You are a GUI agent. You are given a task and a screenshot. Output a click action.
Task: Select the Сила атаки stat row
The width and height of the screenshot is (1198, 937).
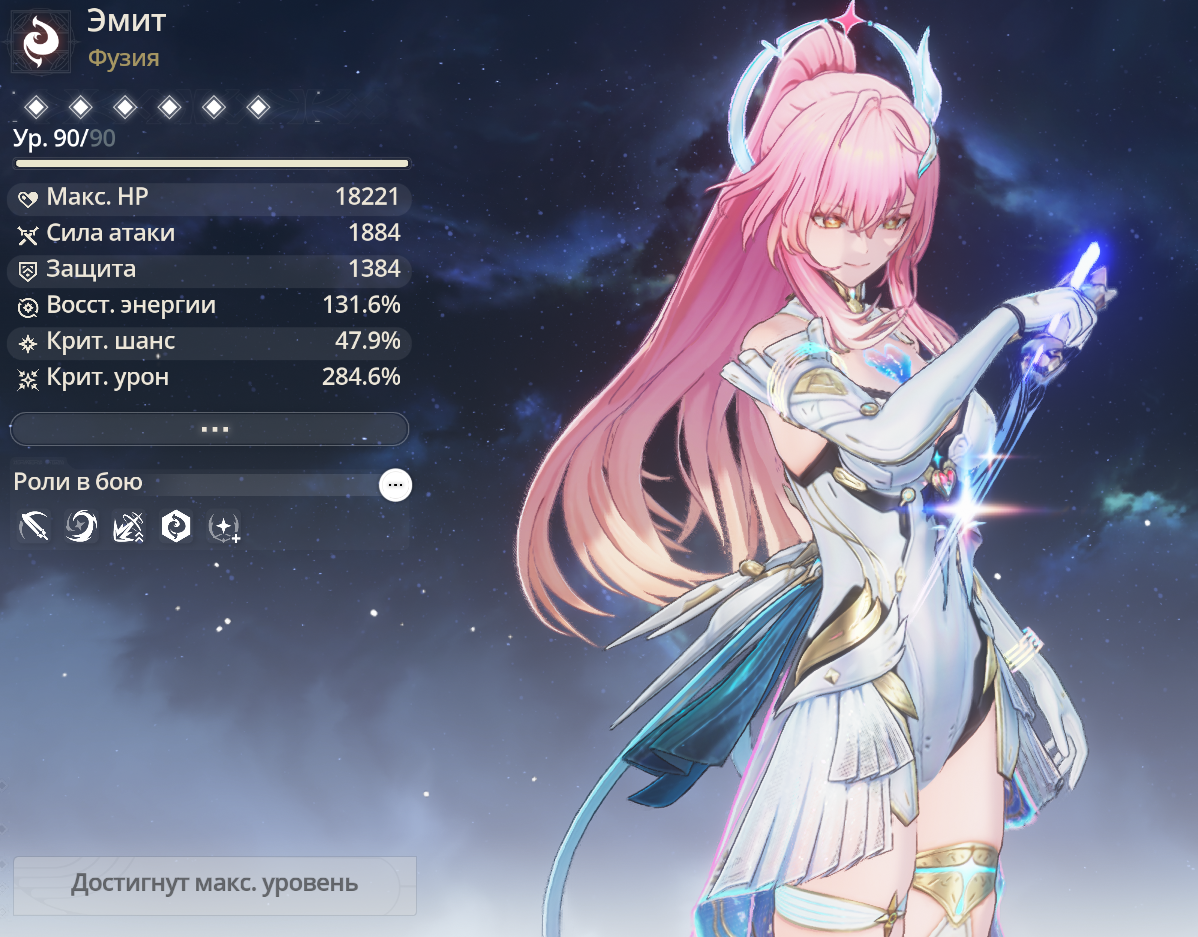pos(209,234)
